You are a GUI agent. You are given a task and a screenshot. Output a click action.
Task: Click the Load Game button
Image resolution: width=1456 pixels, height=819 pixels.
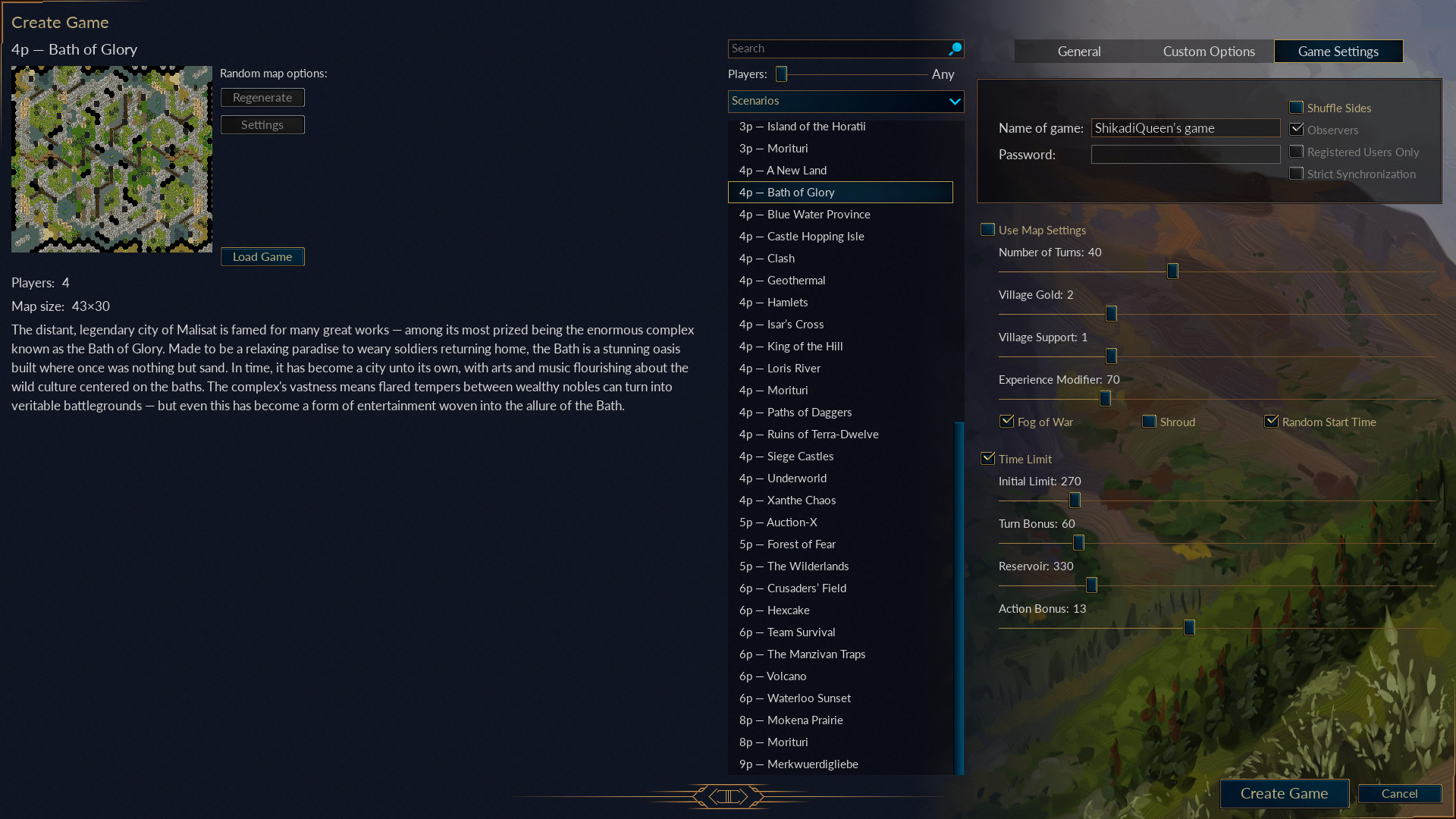262,257
